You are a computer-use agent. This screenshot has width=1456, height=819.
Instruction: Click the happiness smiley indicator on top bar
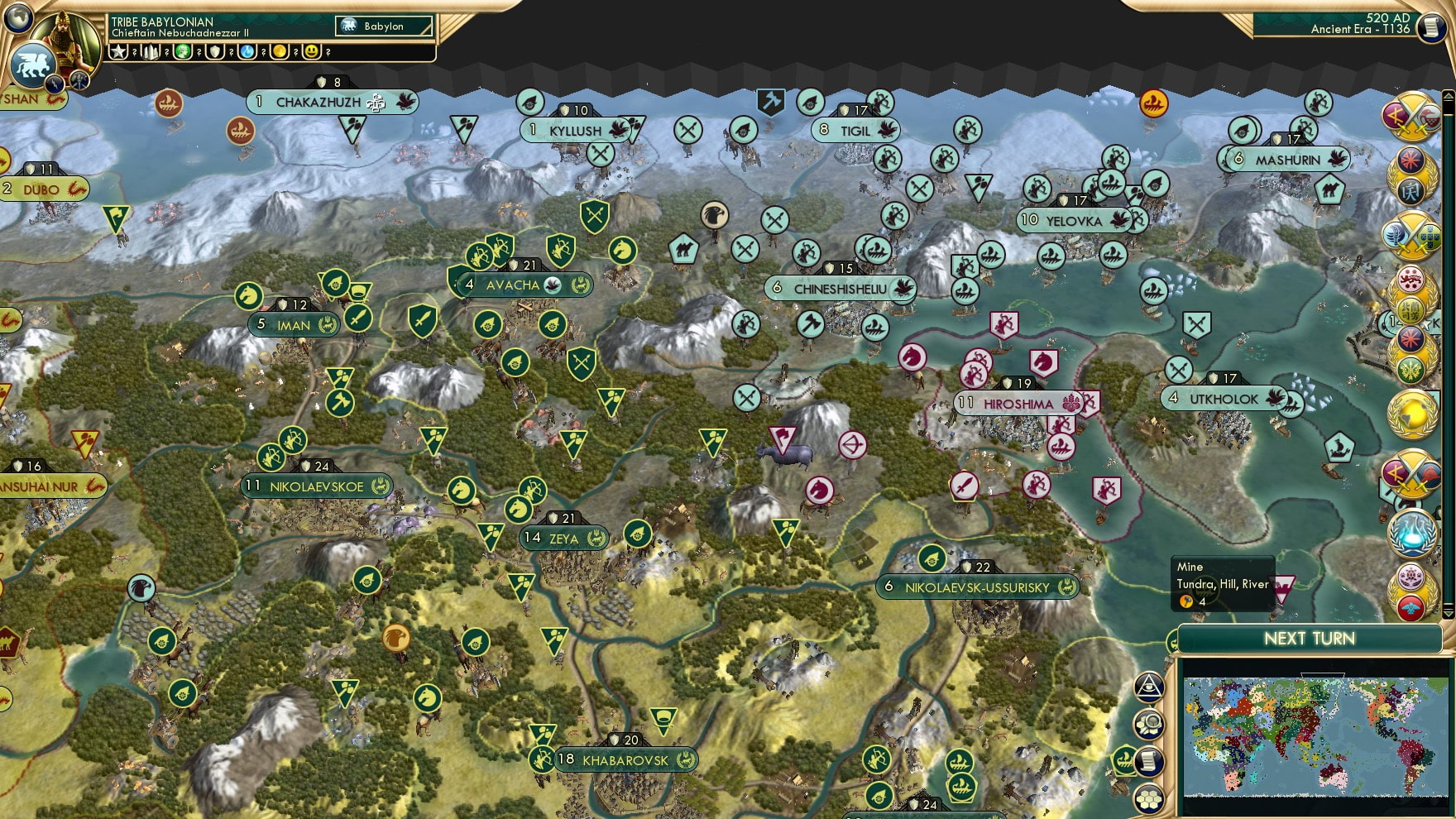point(311,53)
